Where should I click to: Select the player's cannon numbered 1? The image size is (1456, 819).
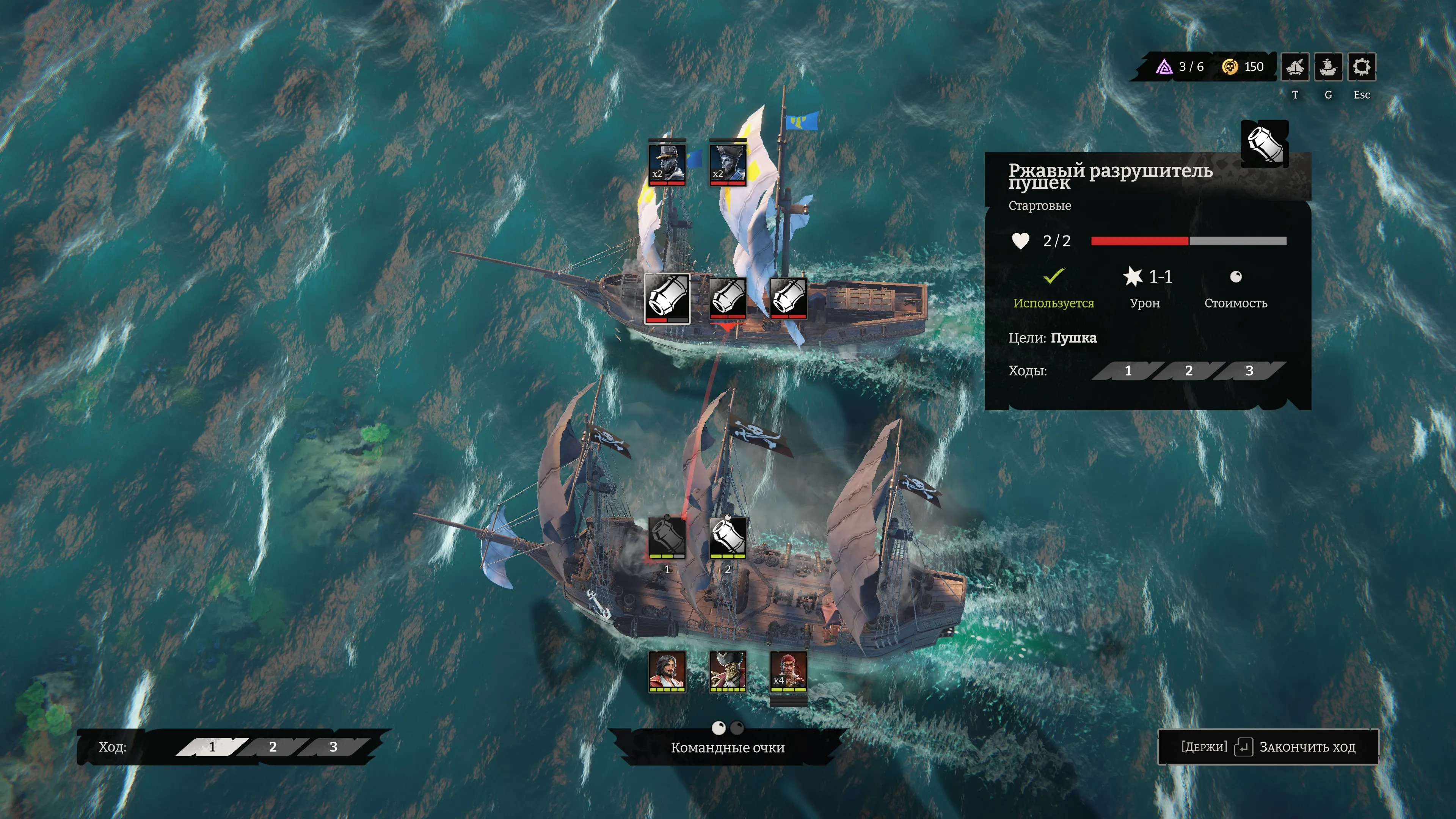pyautogui.click(x=667, y=537)
